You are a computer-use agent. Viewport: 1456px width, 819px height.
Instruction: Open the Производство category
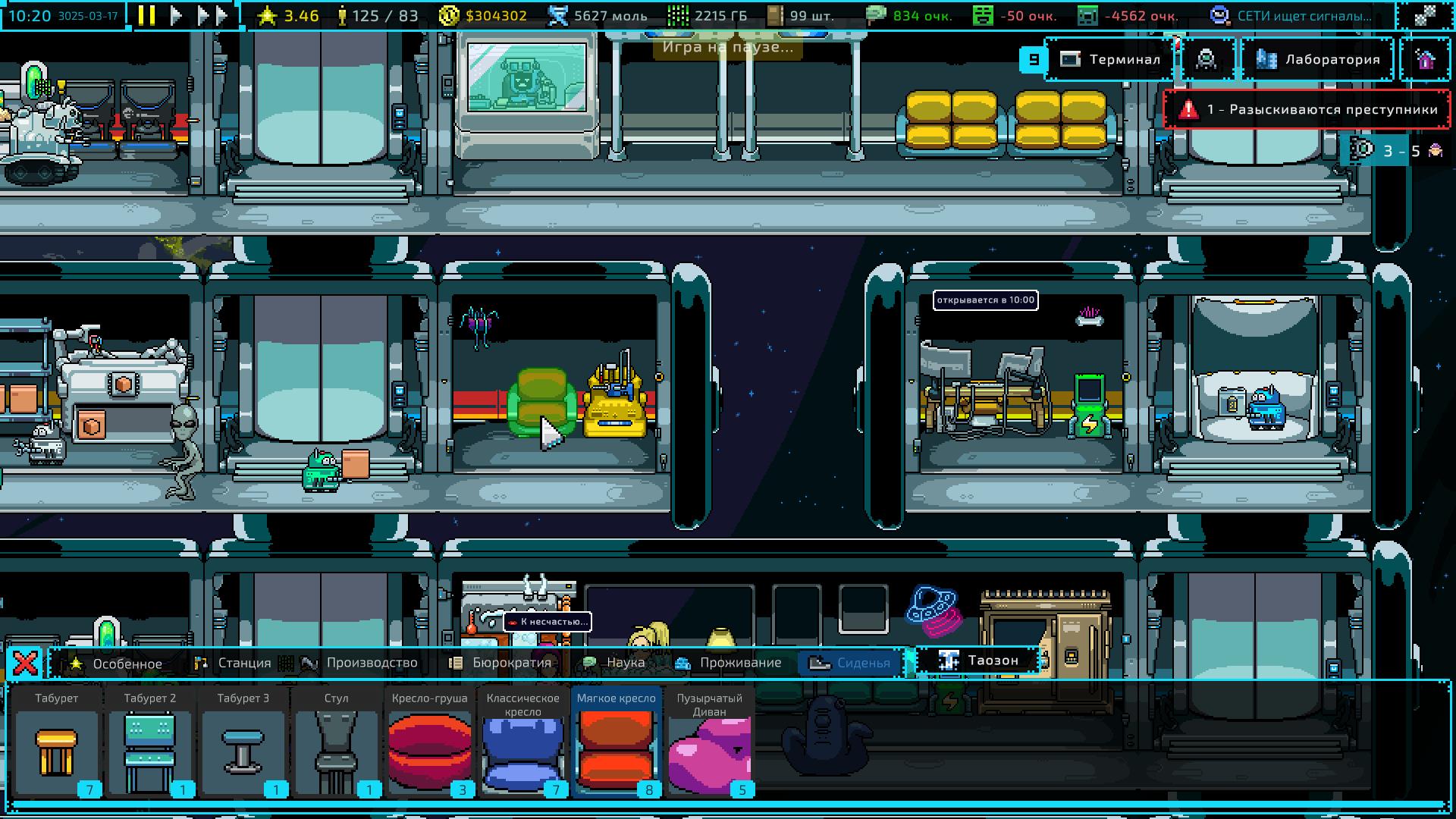[360, 664]
